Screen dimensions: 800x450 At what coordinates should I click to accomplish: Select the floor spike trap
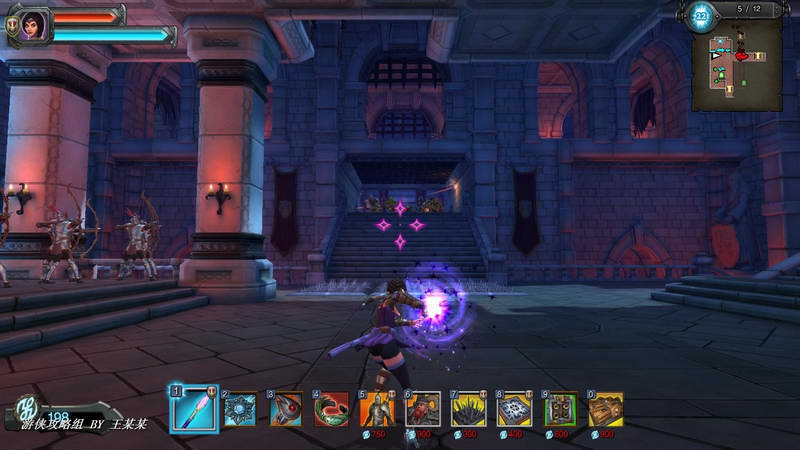pos(469,409)
